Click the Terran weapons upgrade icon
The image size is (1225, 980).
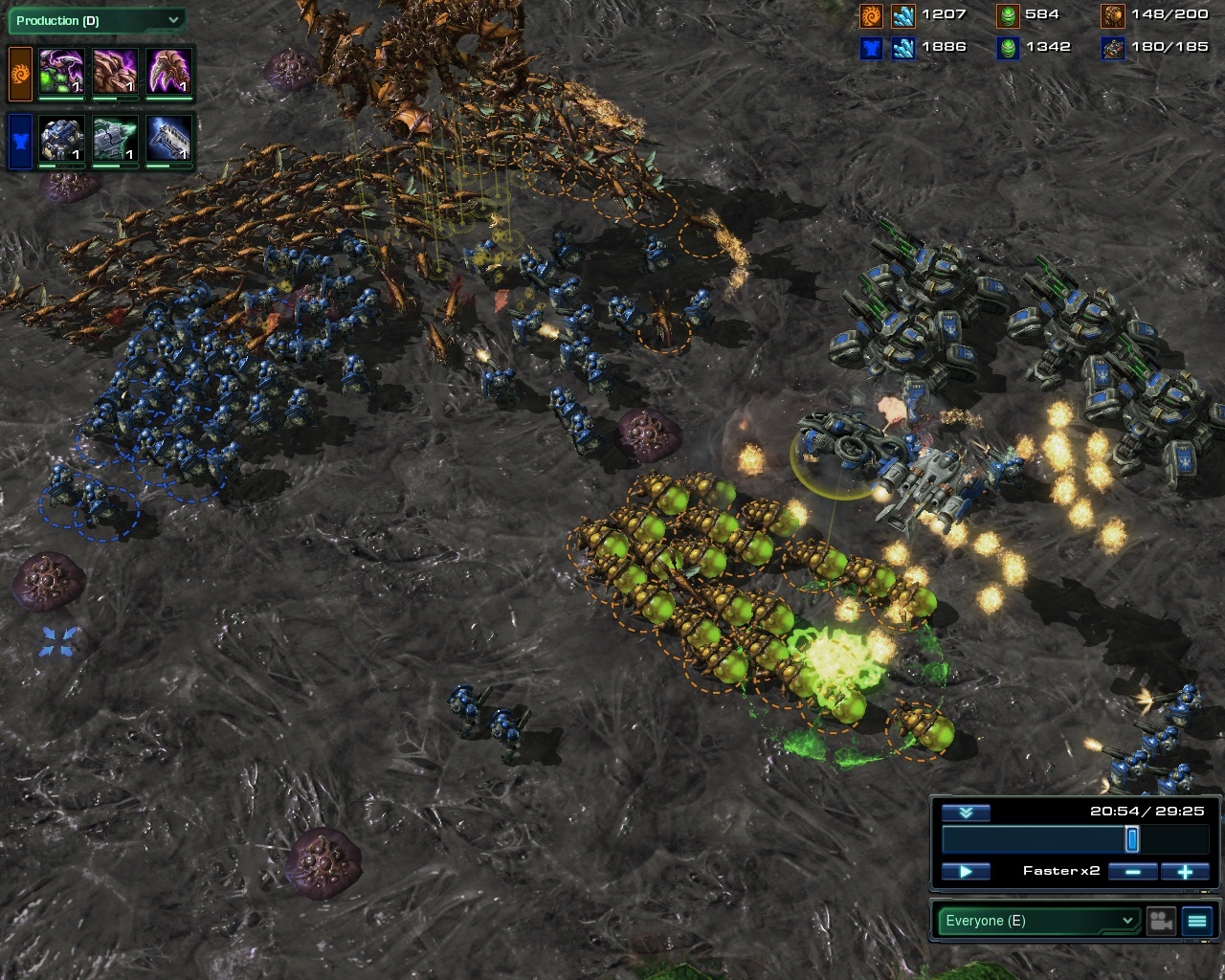[169, 140]
